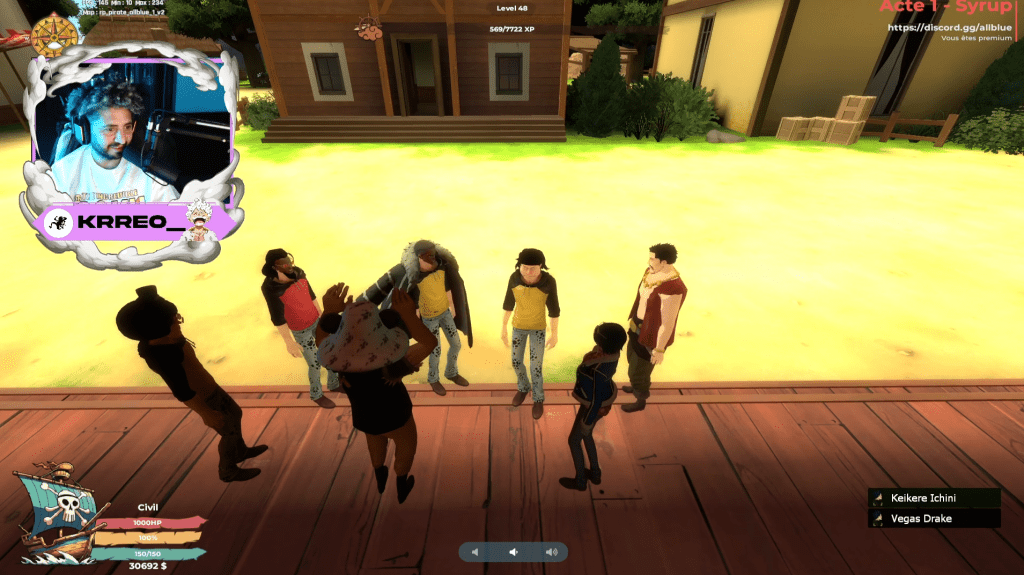Click the compass icon above the webcam

tap(54, 35)
